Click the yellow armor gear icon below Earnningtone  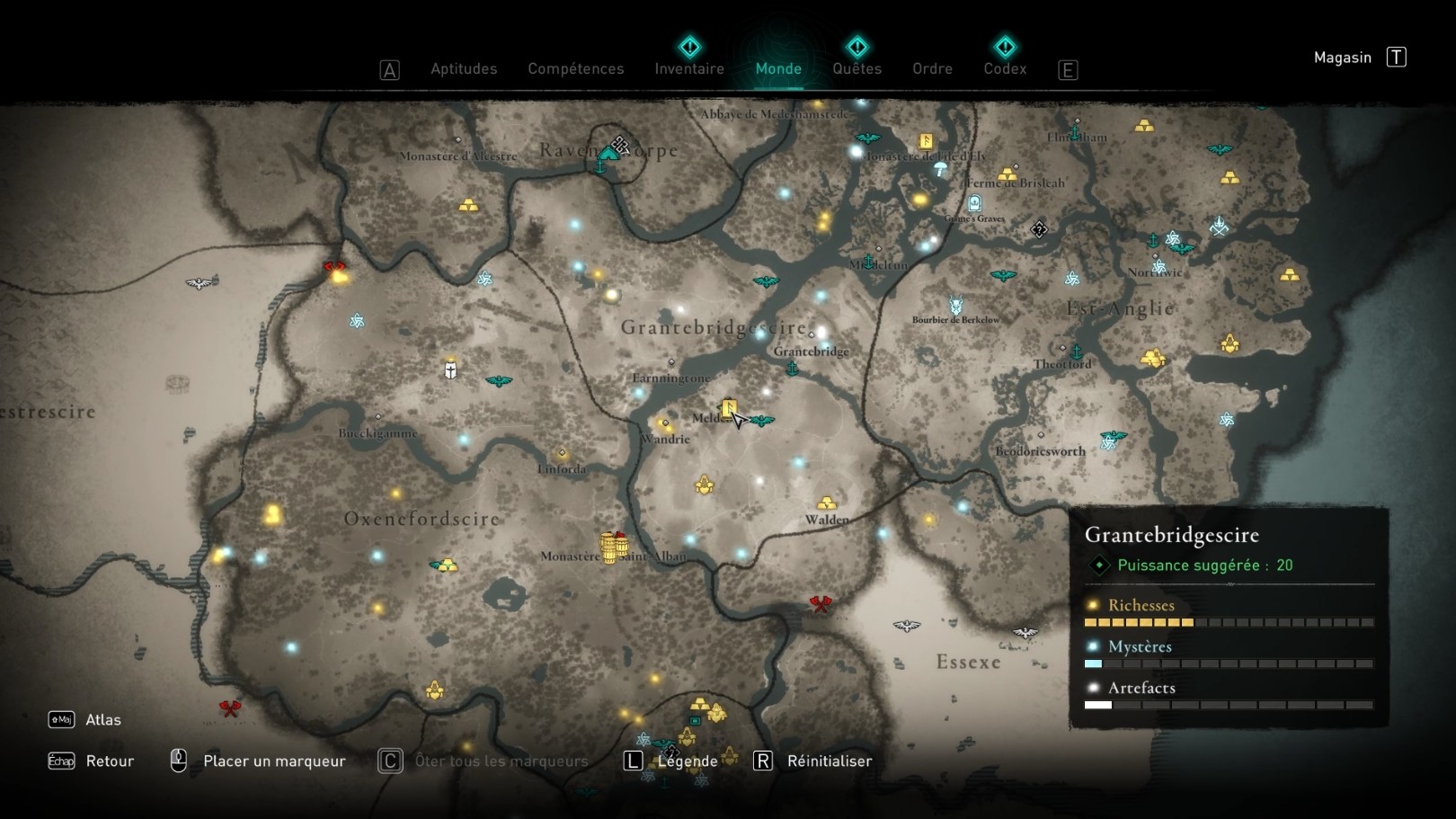click(x=705, y=485)
